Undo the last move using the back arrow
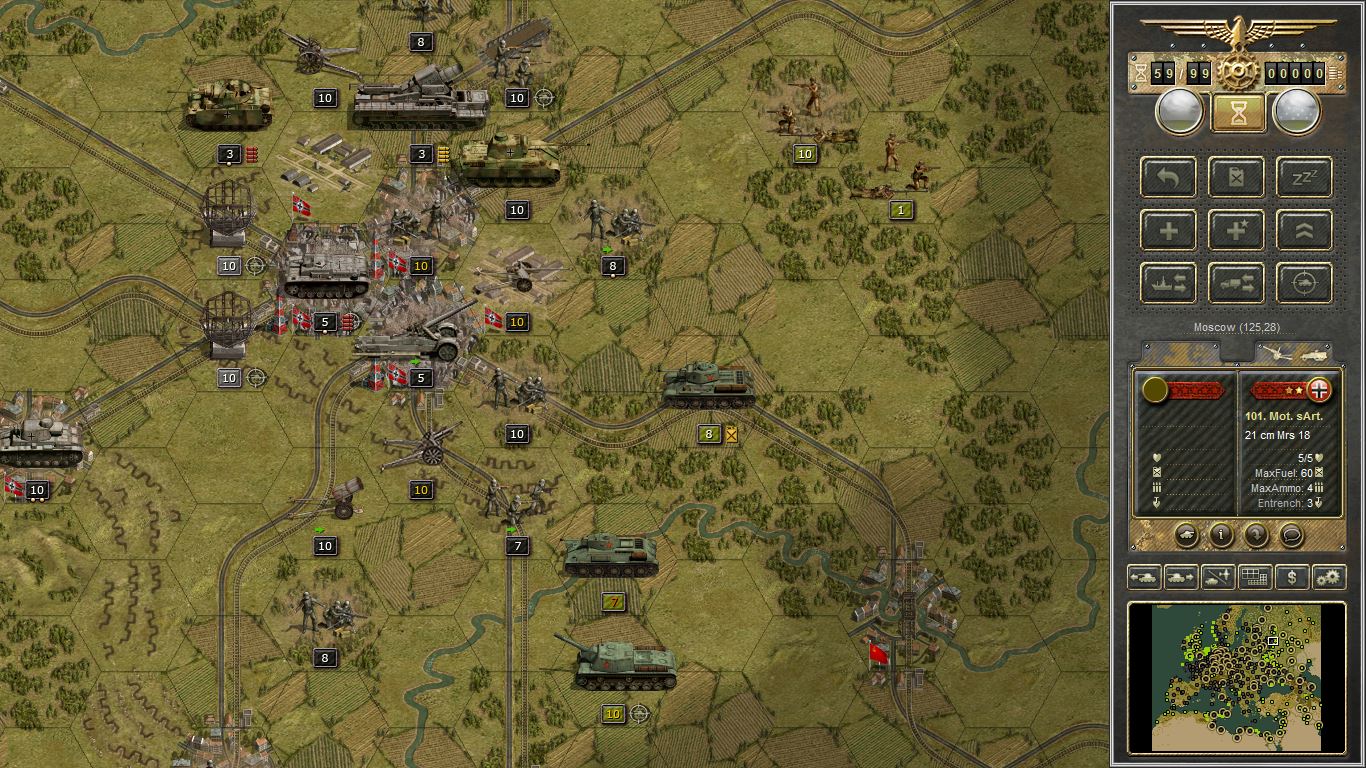Viewport: 1366px width, 768px height. click(x=1168, y=177)
